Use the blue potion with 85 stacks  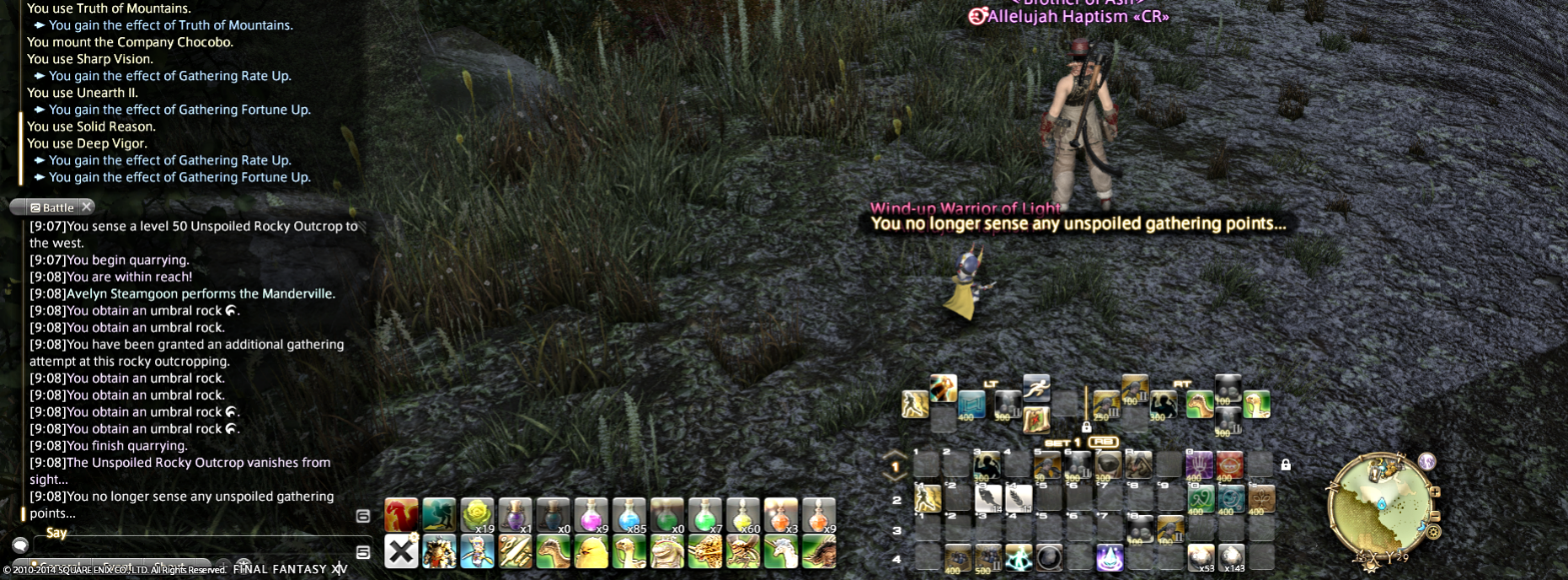629,515
